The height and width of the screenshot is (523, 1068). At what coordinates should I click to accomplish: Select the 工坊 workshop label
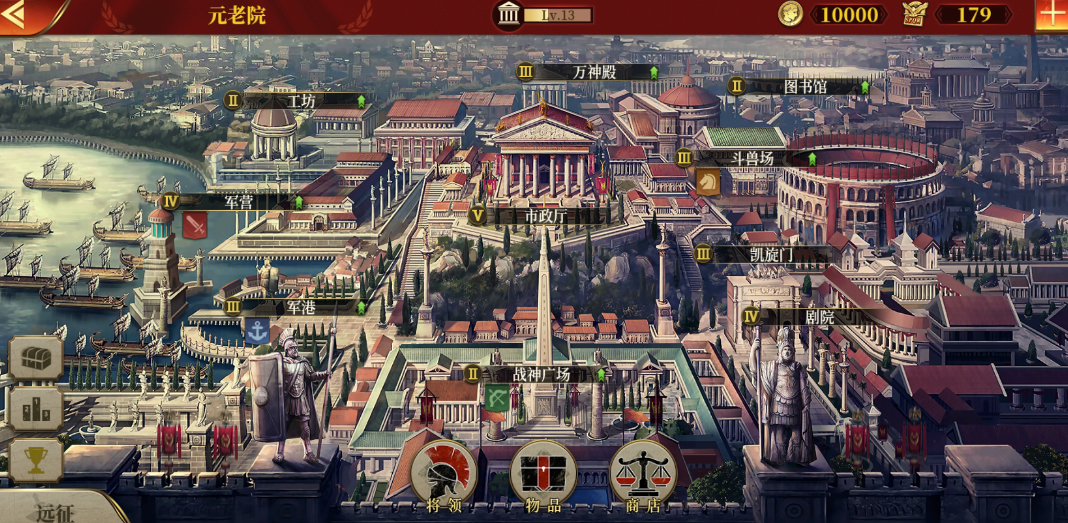301,101
